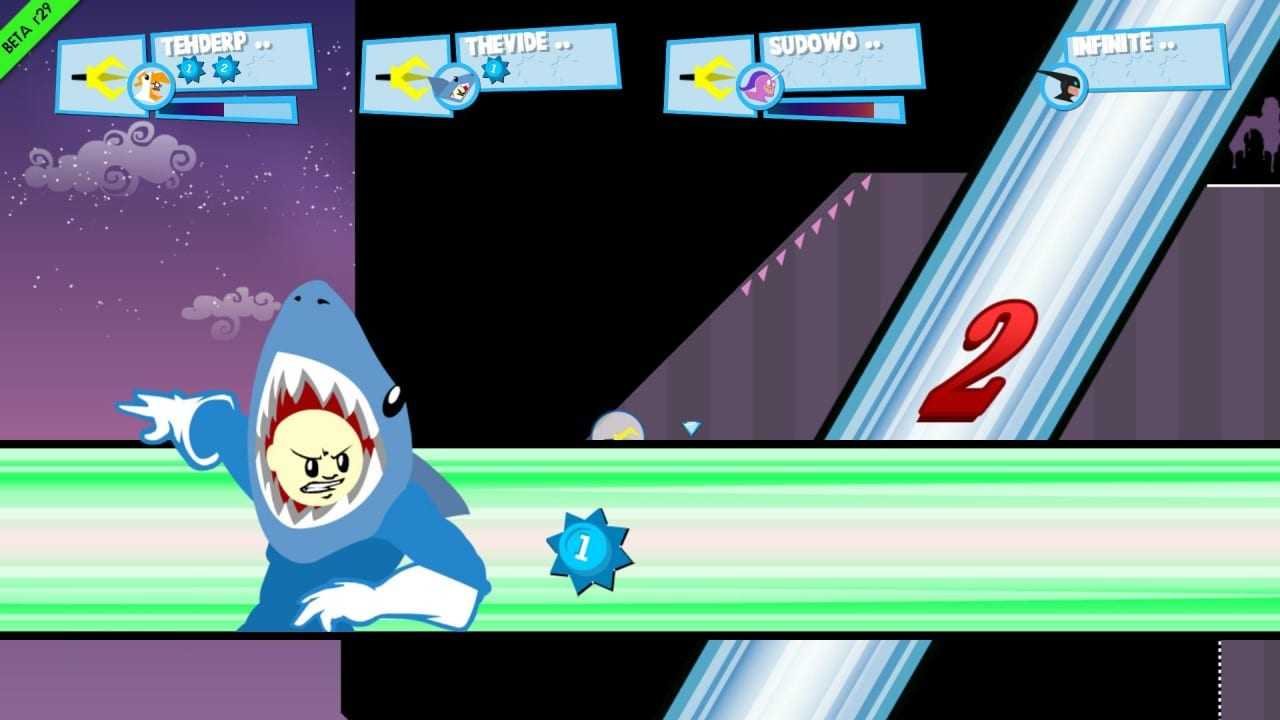Toggle TEHDERP's number 2 stock badge
This screenshot has height=720, width=1280.
227,70
